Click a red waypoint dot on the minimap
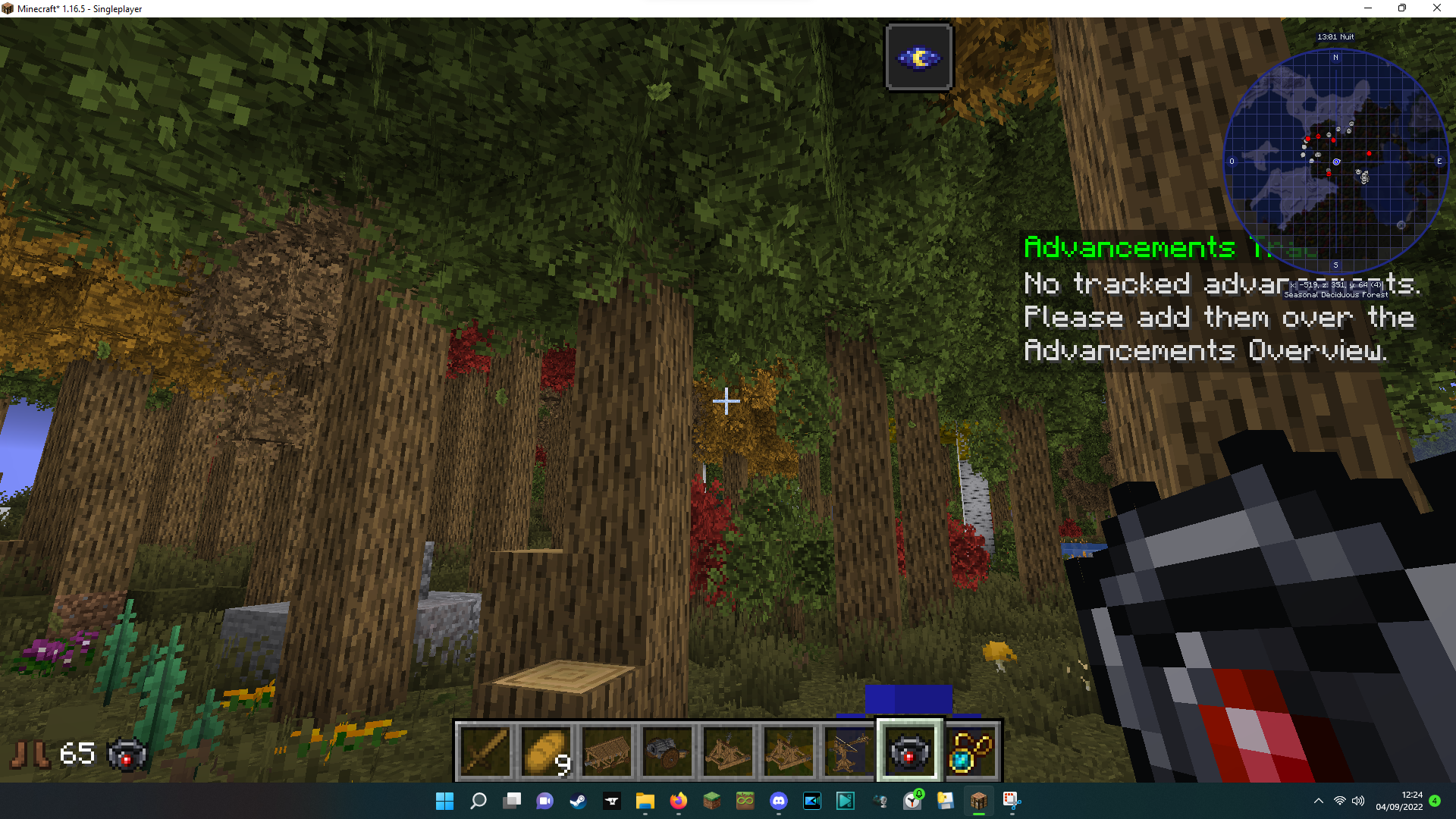 pos(1369,154)
